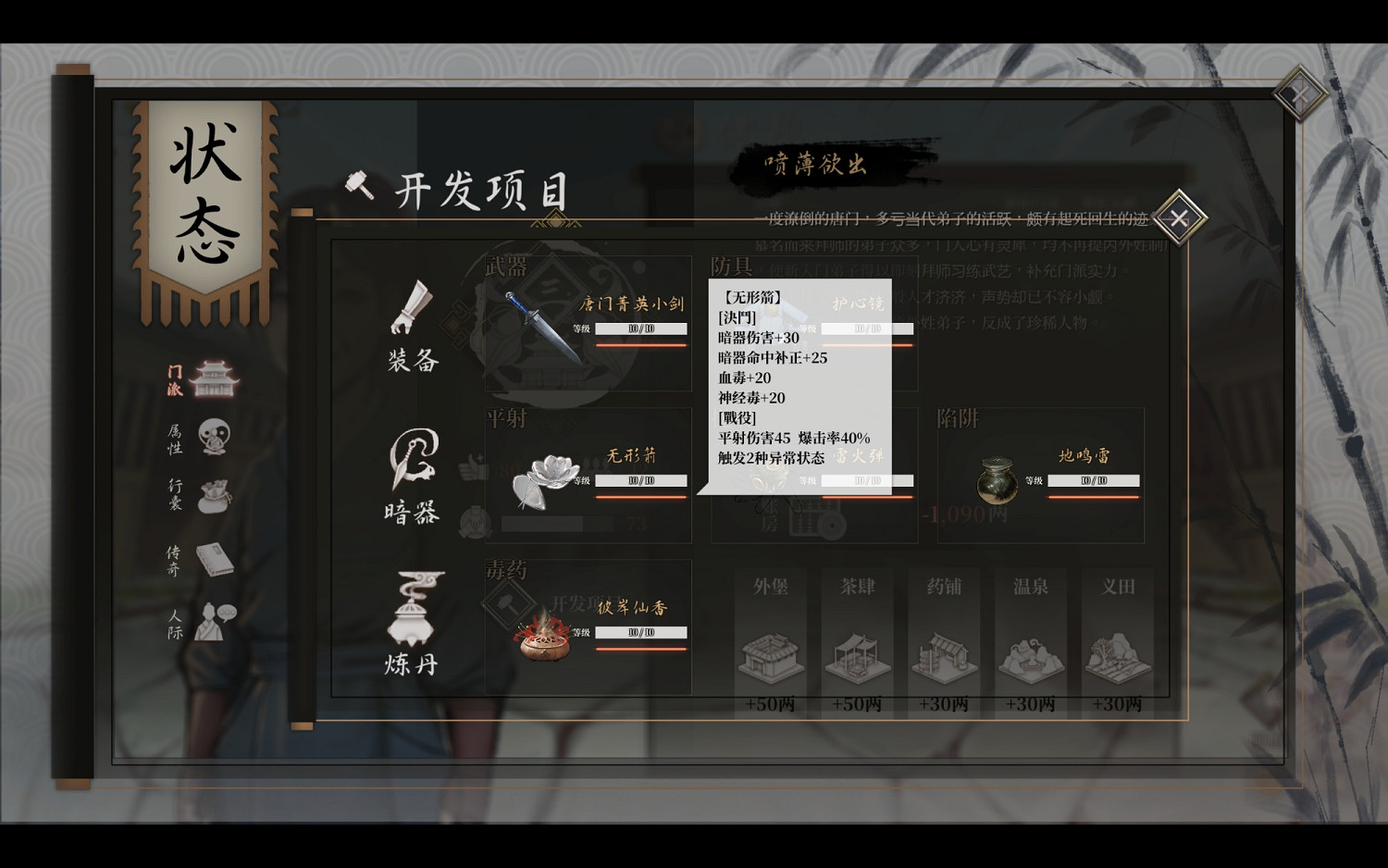
Task: Open the 属性 attributes sidebar icon
Action: pos(211,436)
